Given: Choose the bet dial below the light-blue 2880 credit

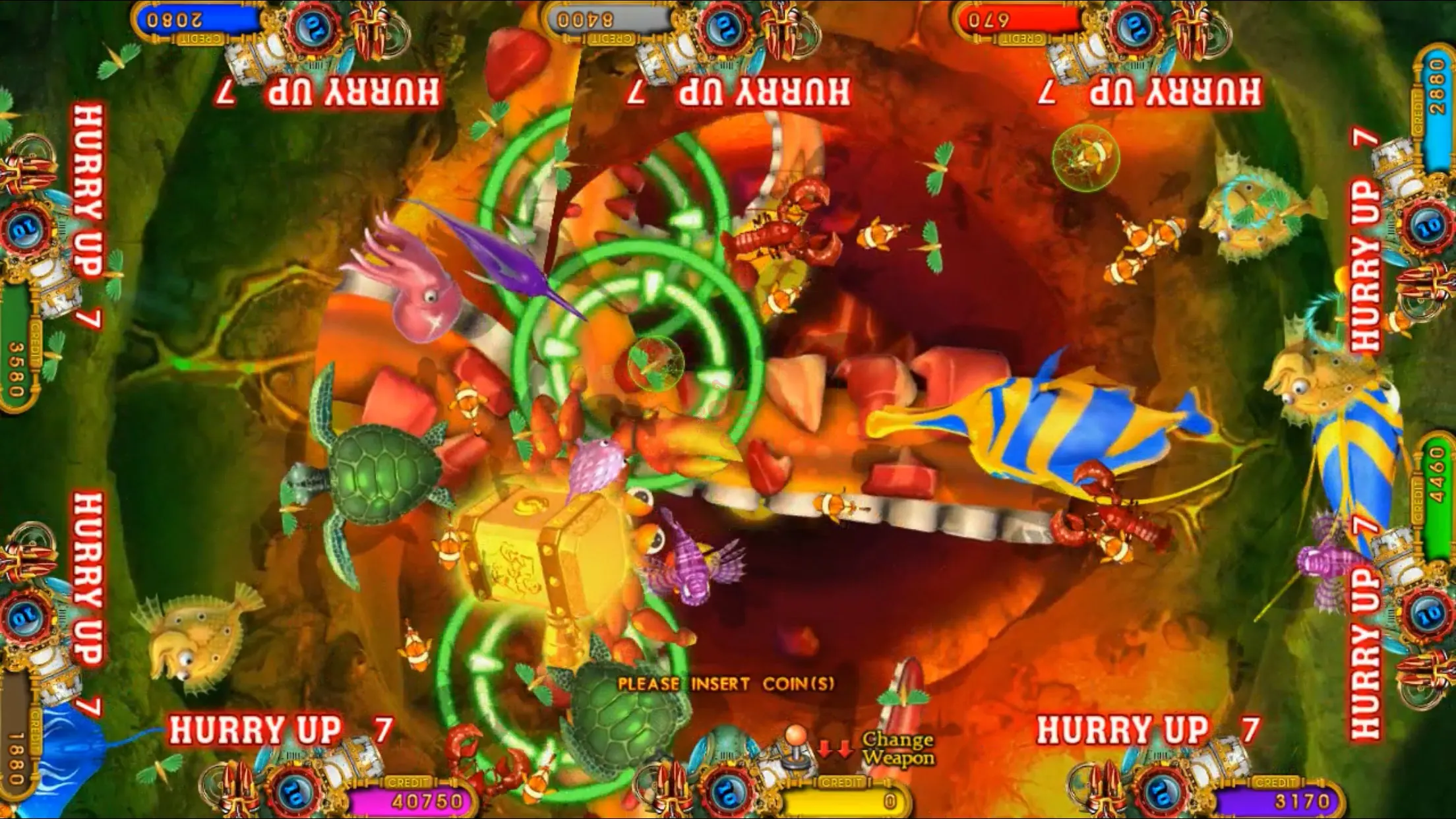Looking at the screenshot, I should tap(1428, 228).
